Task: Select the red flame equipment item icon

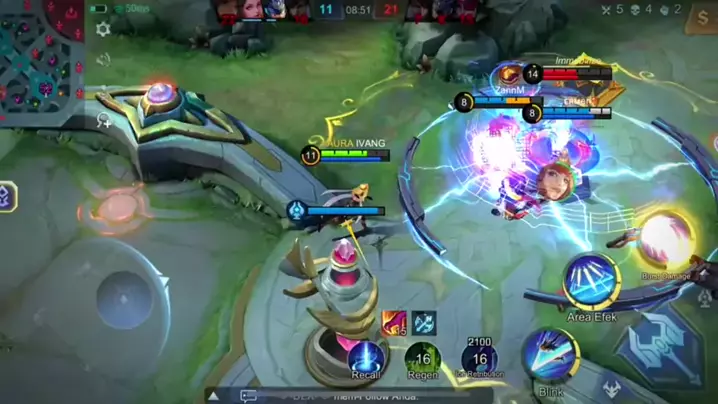Action: (x=394, y=322)
